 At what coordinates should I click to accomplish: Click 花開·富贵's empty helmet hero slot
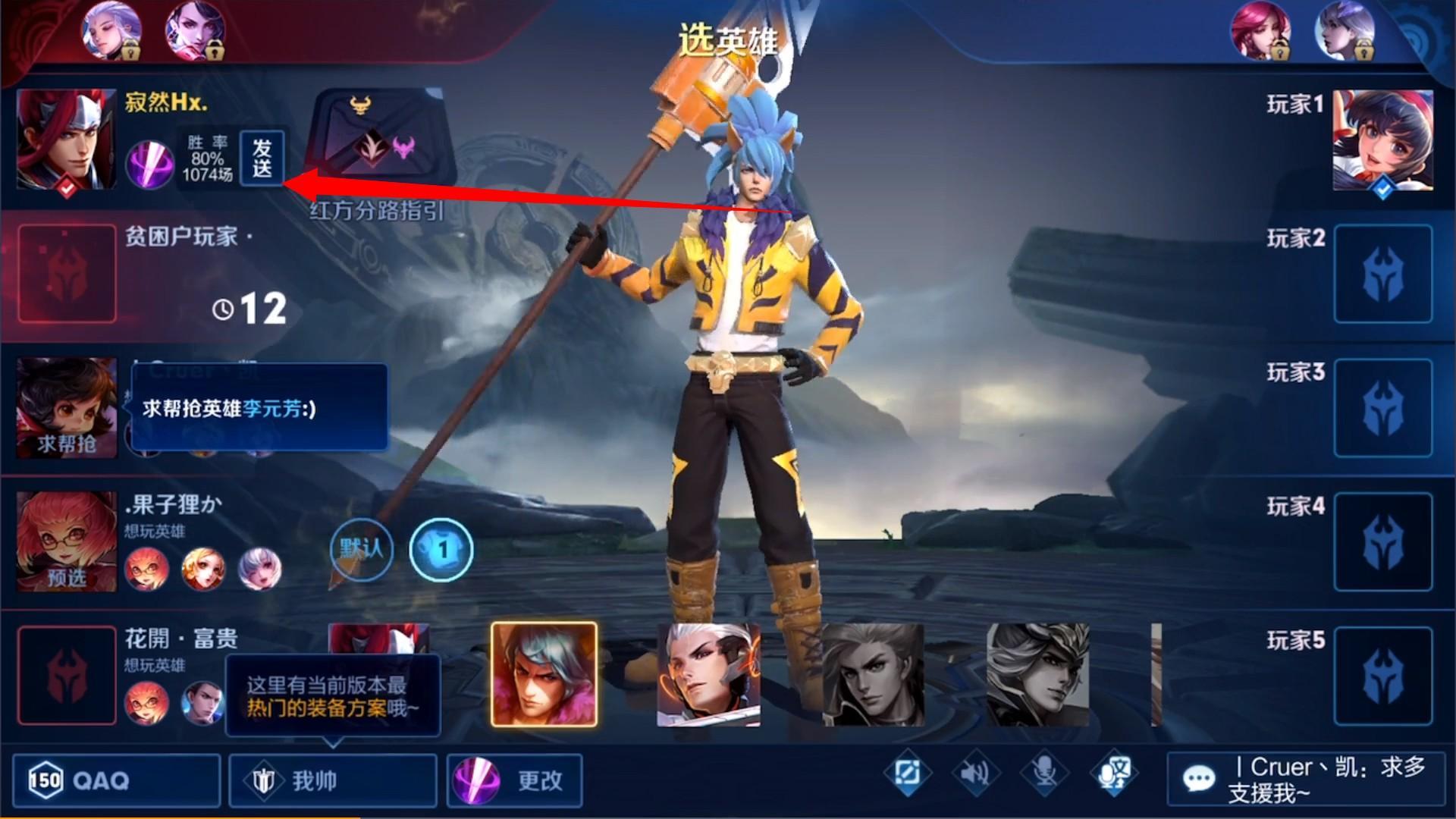click(x=67, y=675)
